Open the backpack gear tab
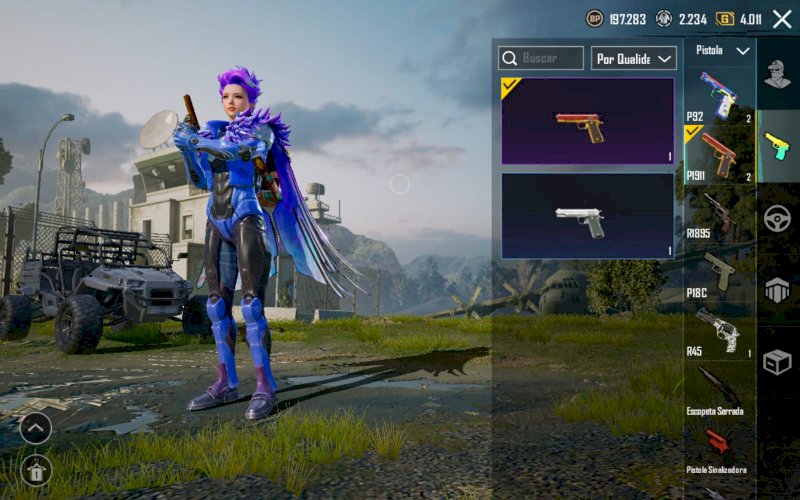This screenshot has height=500, width=800. tap(777, 290)
